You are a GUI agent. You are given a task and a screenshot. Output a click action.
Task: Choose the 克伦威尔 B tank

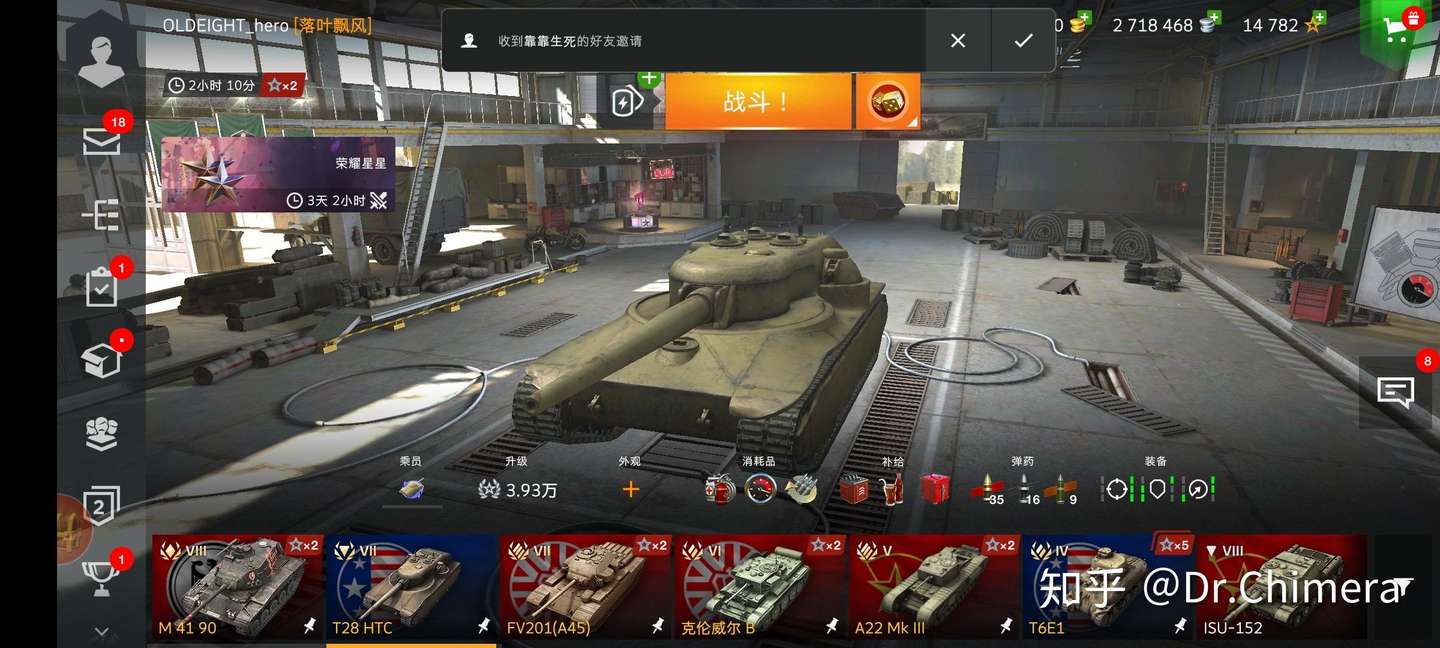pos(760,587)
